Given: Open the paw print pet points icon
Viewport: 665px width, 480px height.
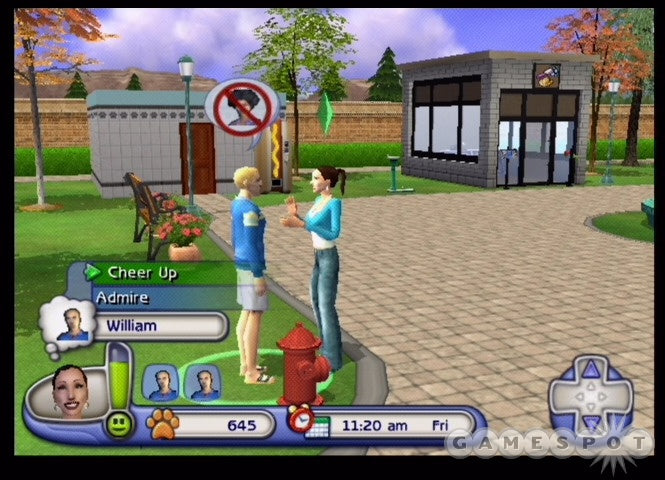Looking at the screenshot, I should [162, 424].
